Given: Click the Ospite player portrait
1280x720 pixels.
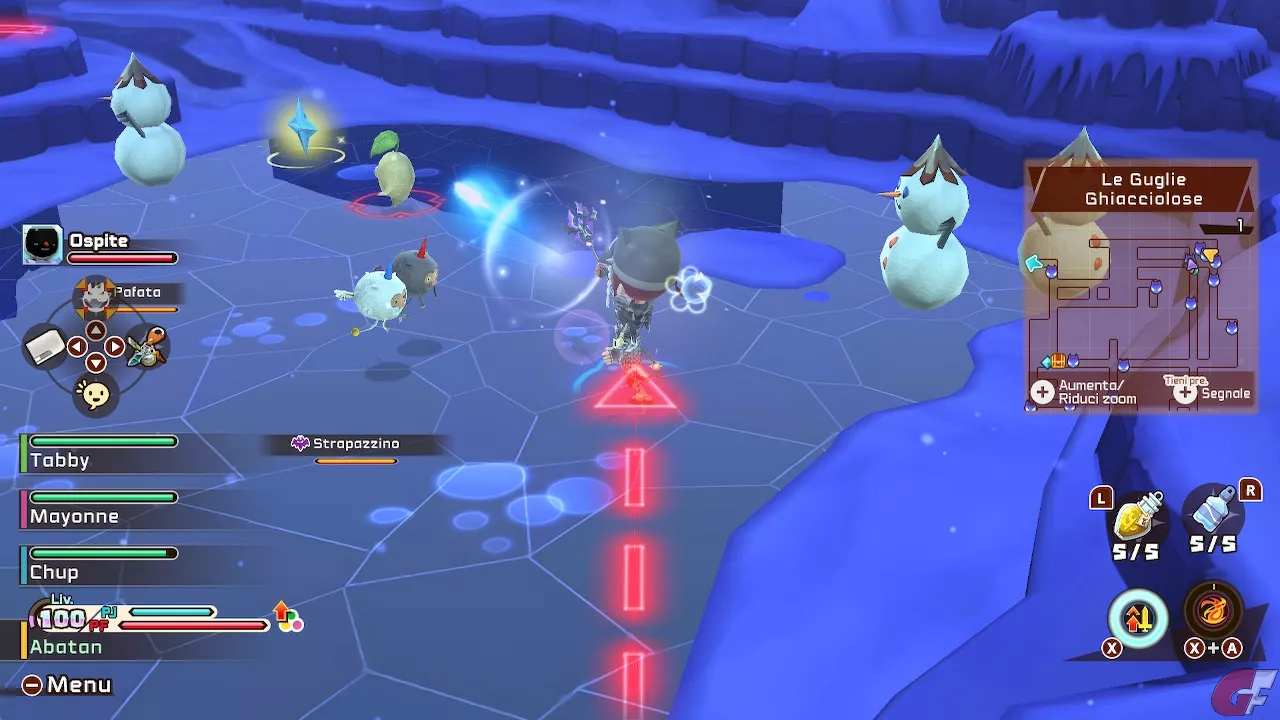Looking at the screenshot, I should pos(42,244).
